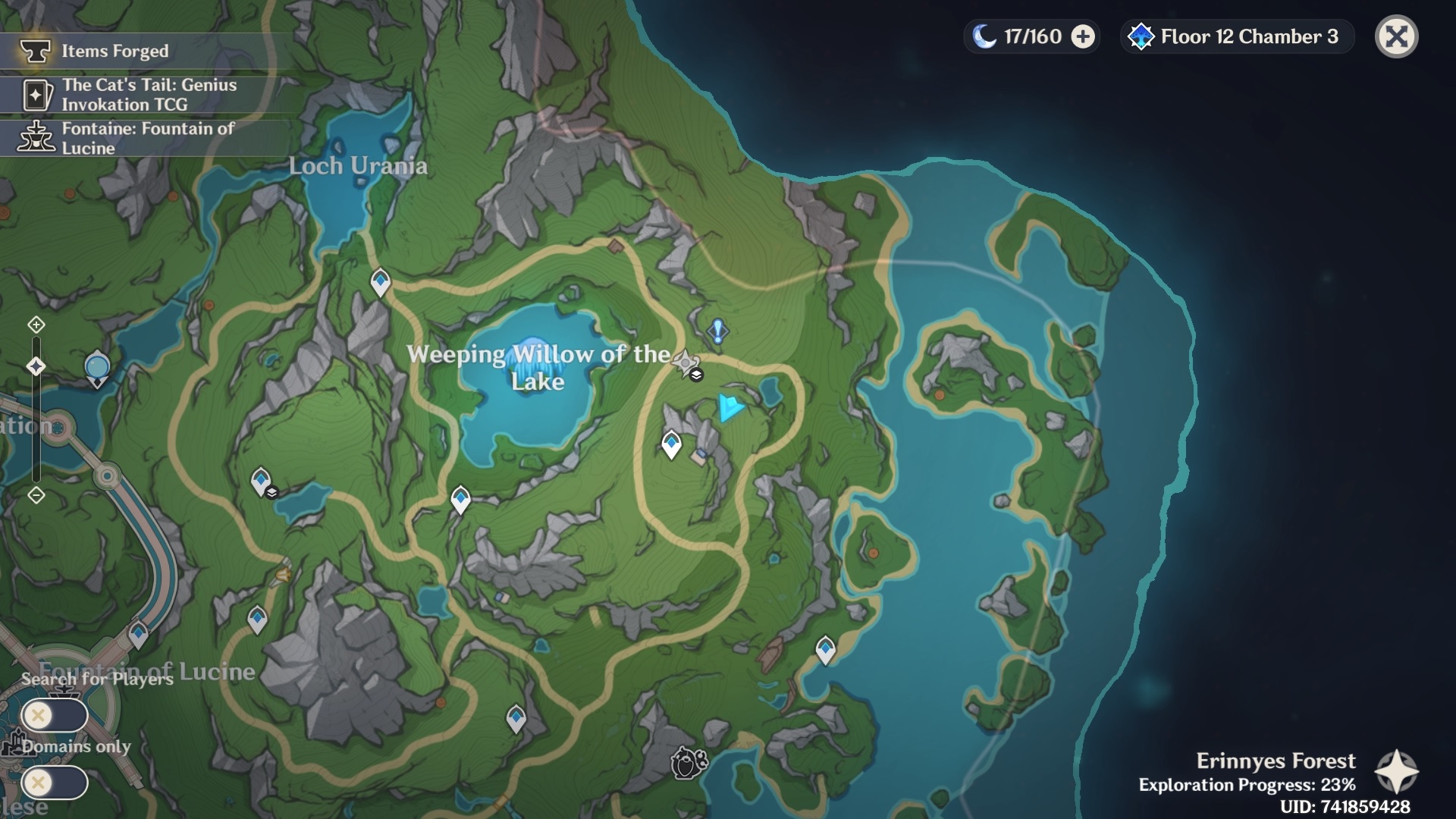
Task: Click the Spiral Abyss icon next to Floor 12
Action: click(x=1140, y=36)
